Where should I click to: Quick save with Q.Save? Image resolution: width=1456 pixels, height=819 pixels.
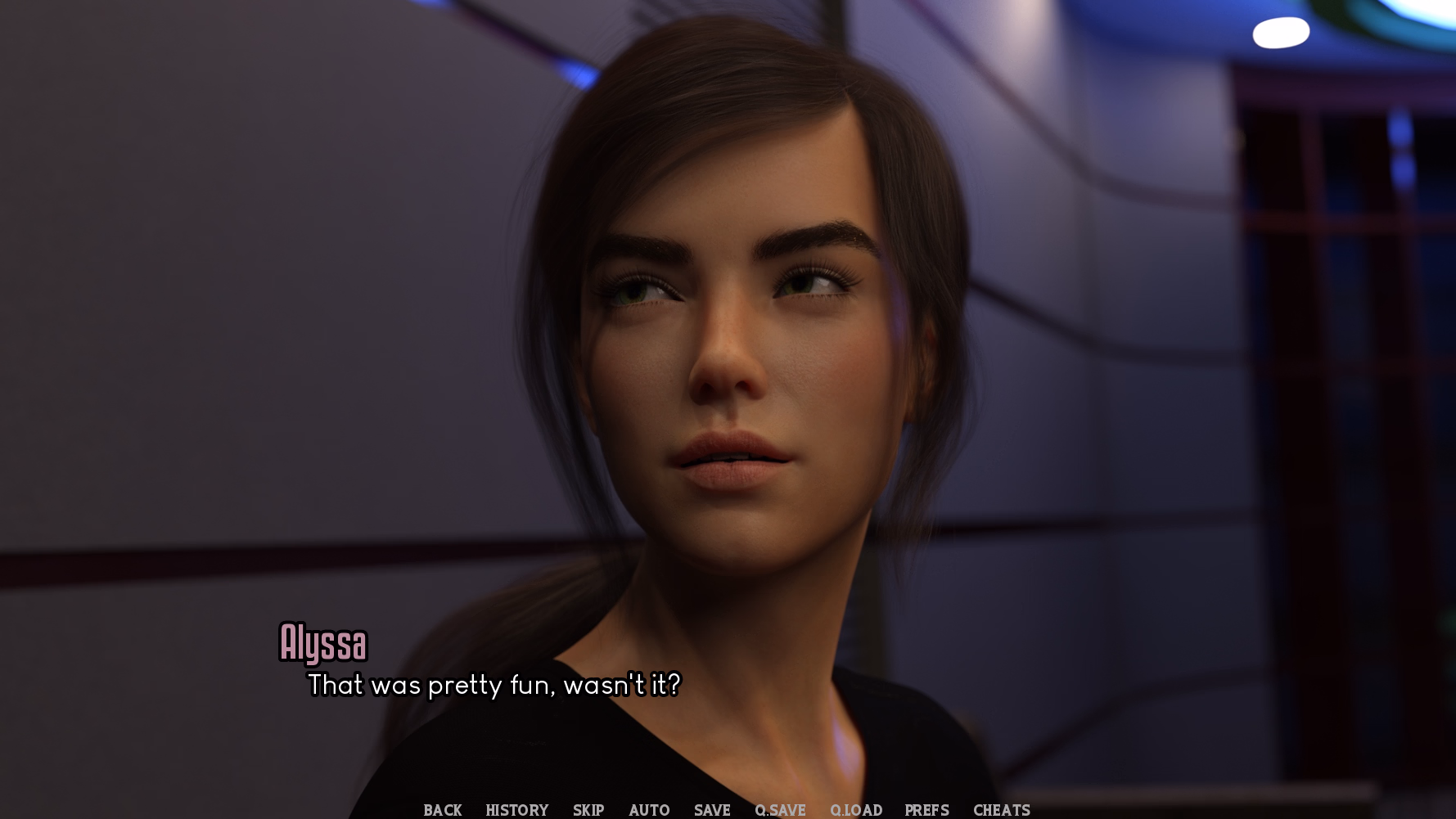(x=780, y=810)
